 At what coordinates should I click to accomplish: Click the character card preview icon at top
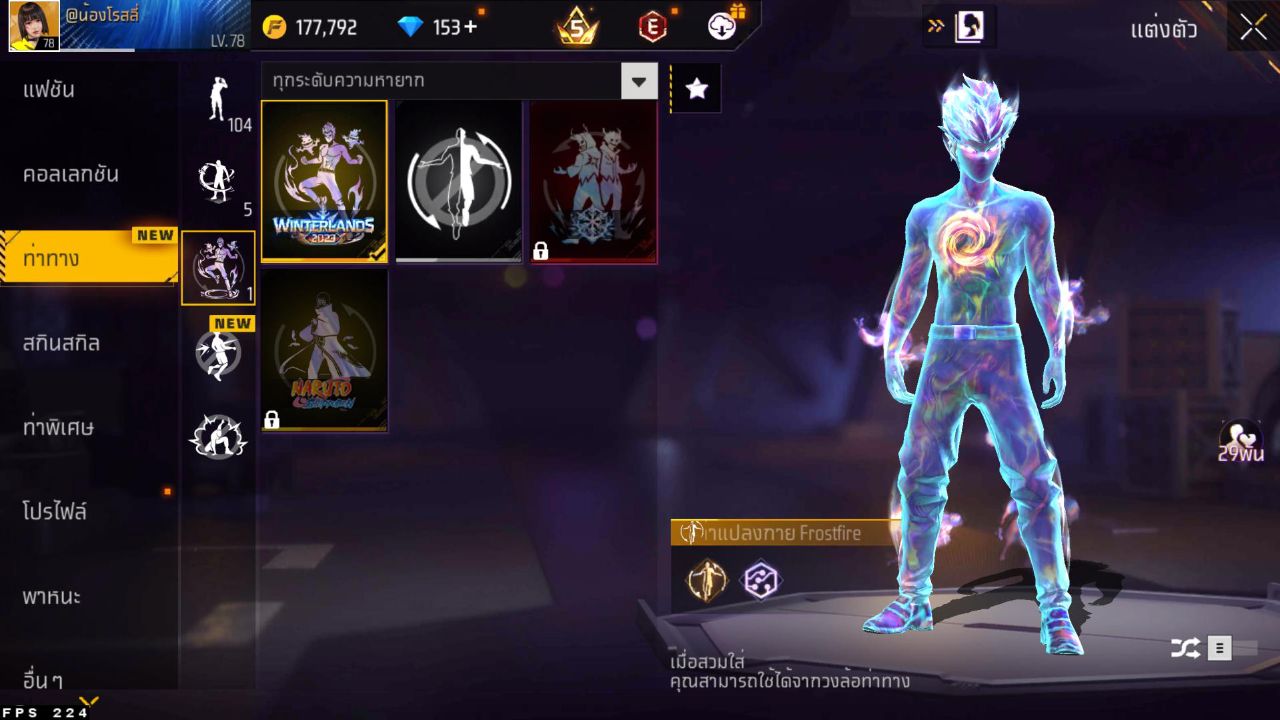point(967,27)
